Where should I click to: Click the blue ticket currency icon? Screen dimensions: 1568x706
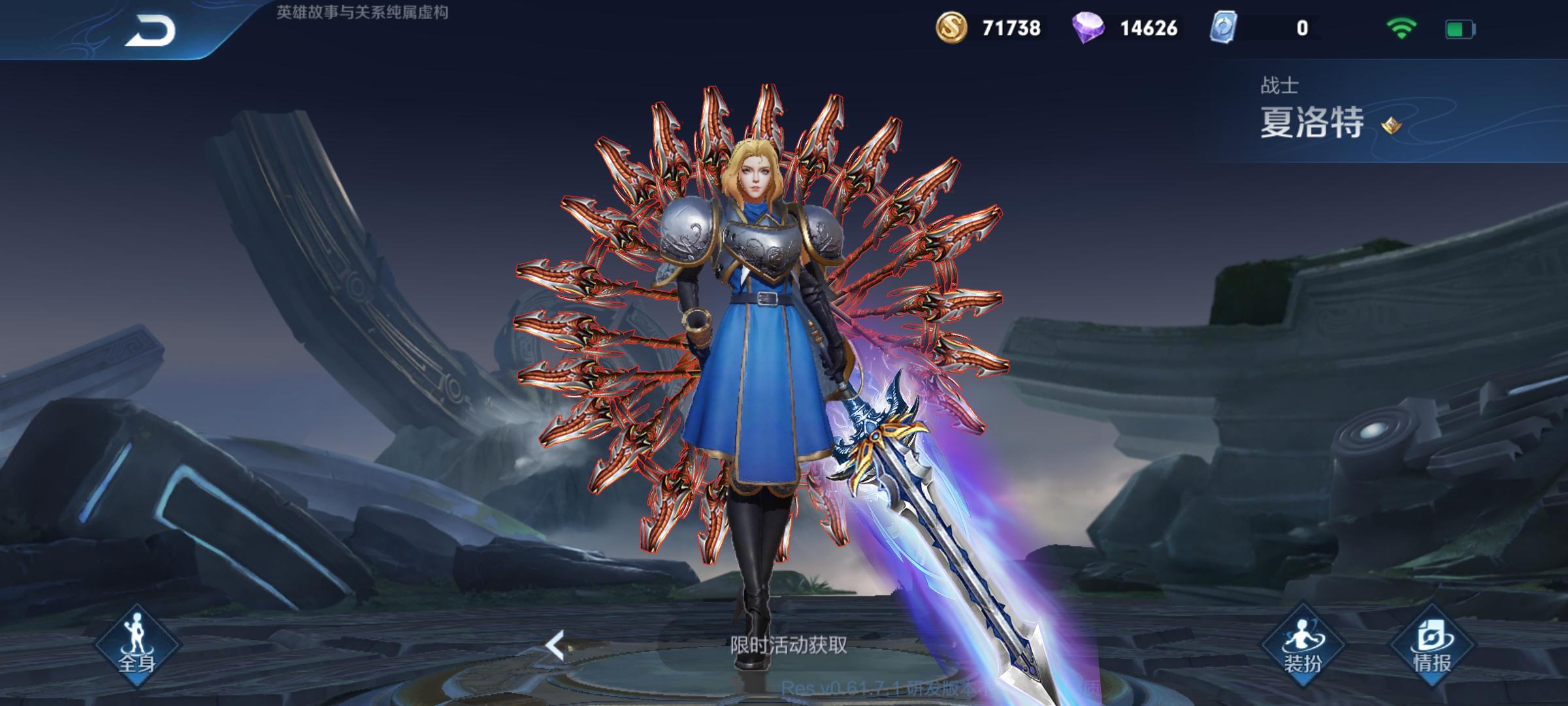(1223, 28)
